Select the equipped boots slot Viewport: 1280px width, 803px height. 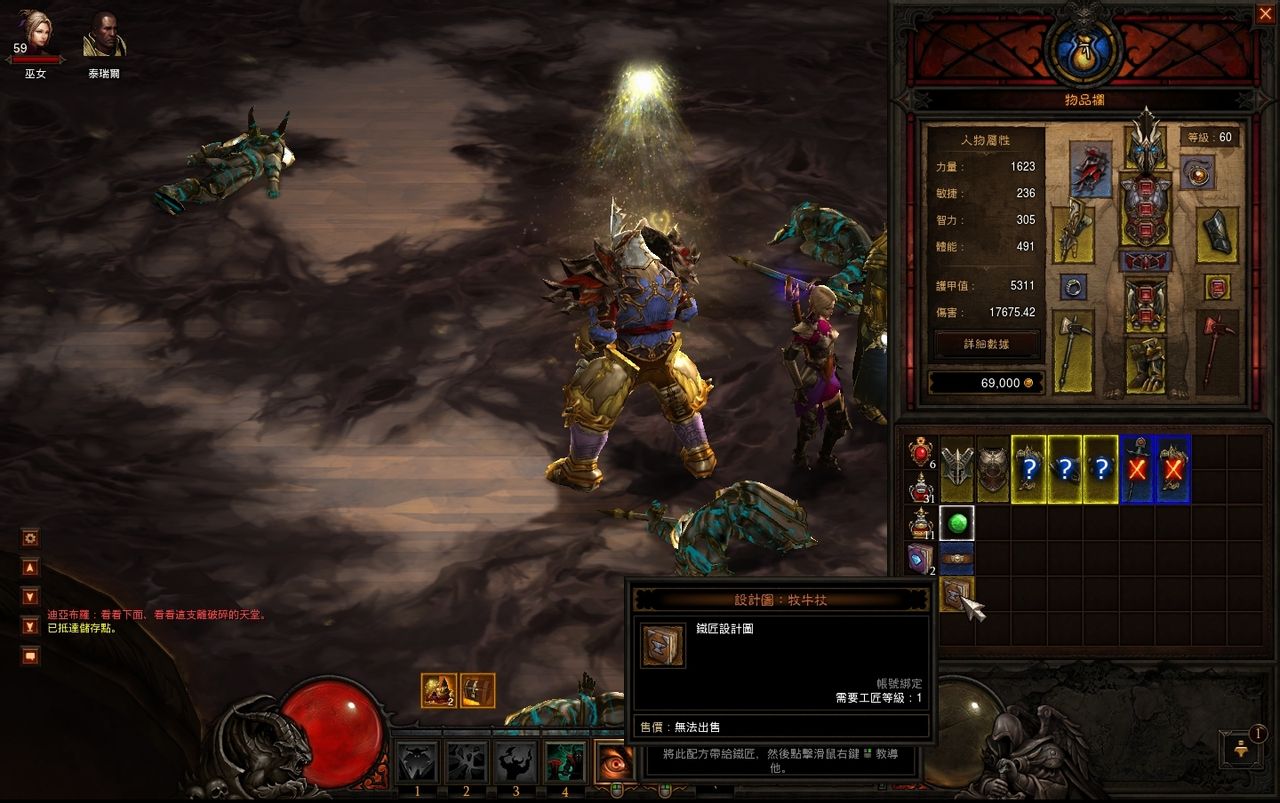[x=1145, y=365]
